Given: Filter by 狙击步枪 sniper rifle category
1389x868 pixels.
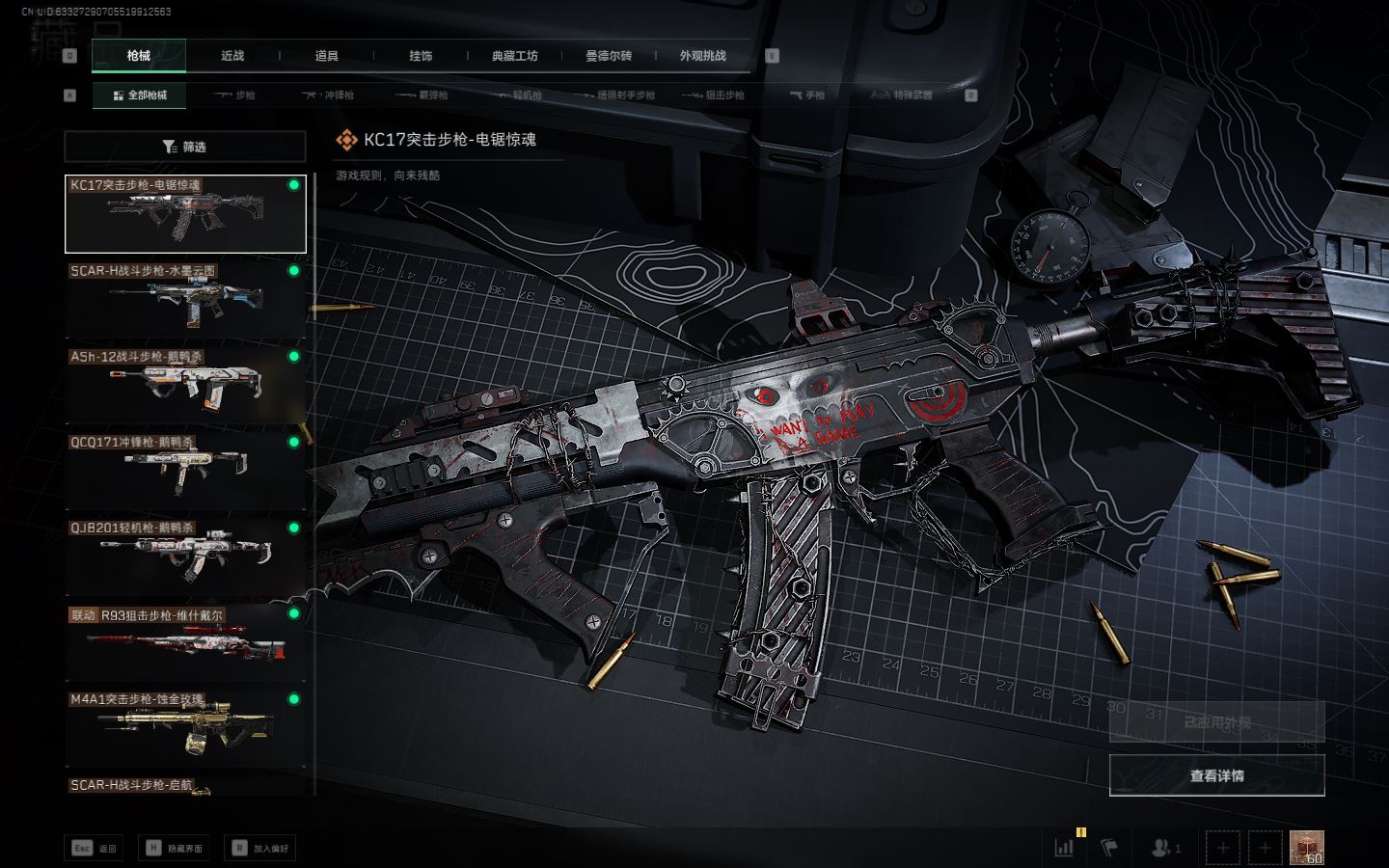Looking at the screenshot, I should click(x=714, y=95).
